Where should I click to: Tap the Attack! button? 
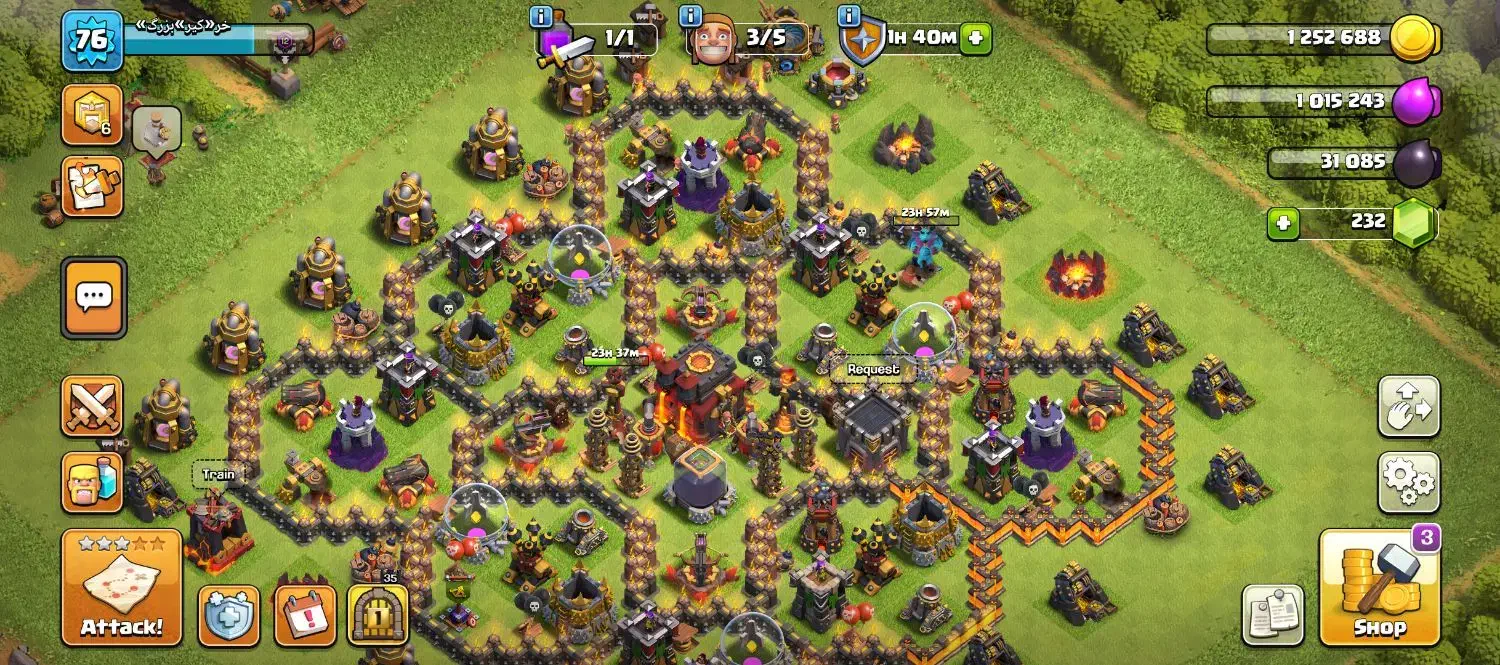(x=121, y=587)
